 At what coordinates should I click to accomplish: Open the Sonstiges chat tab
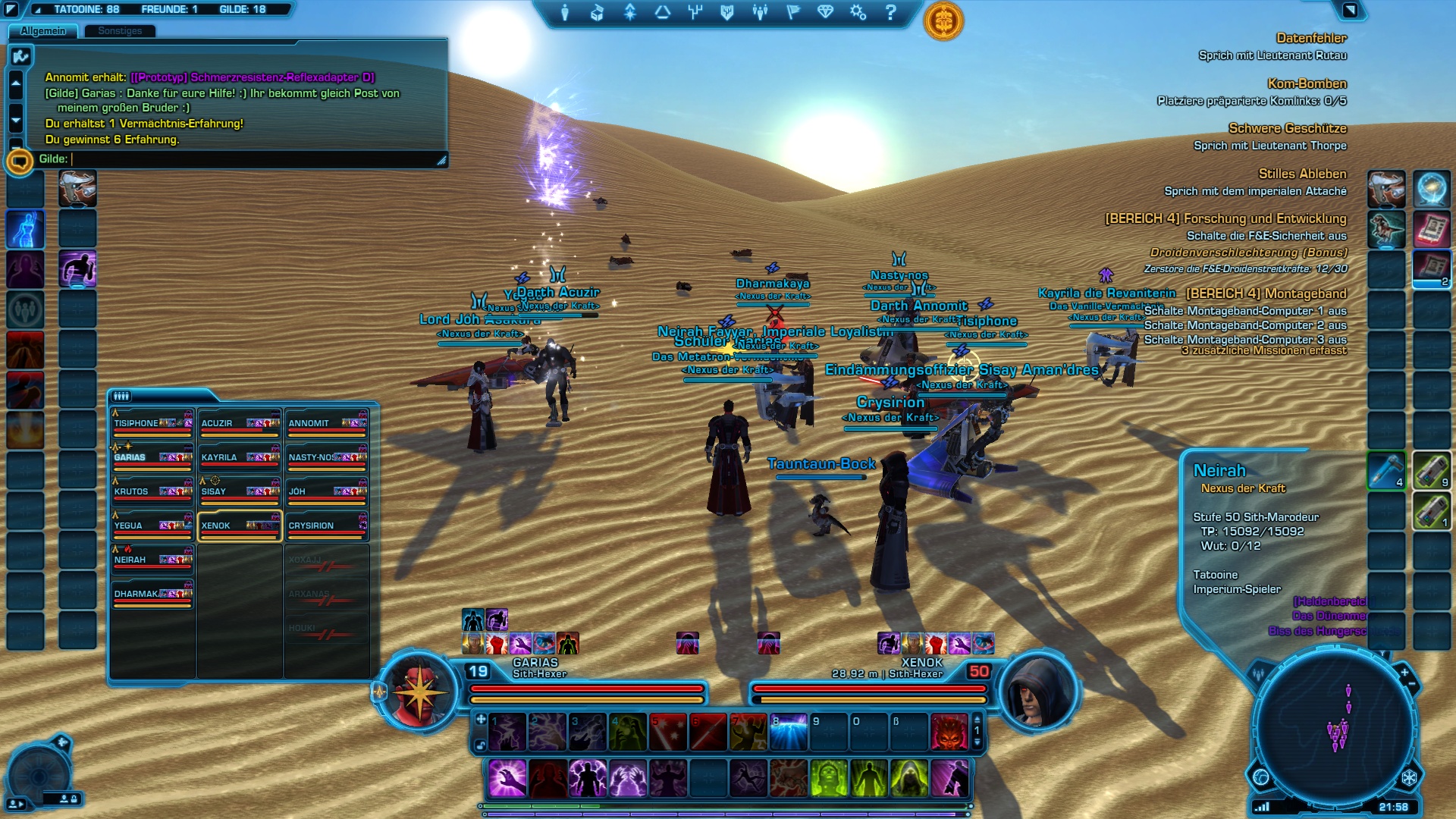pos(120,31)
